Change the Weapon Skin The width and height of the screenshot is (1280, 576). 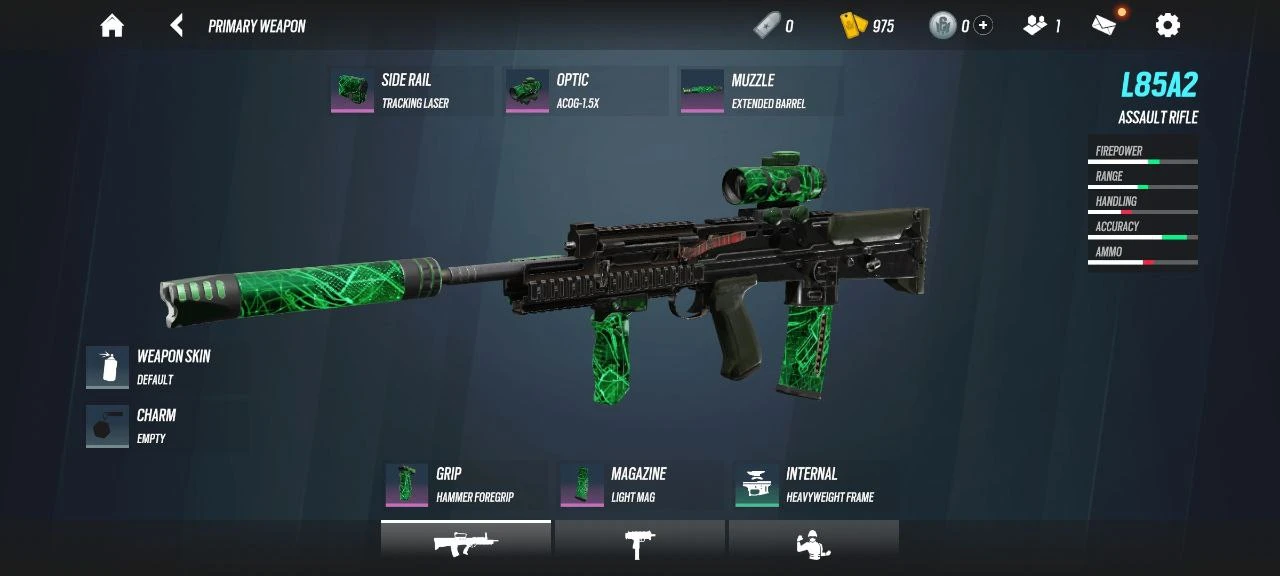150,367
